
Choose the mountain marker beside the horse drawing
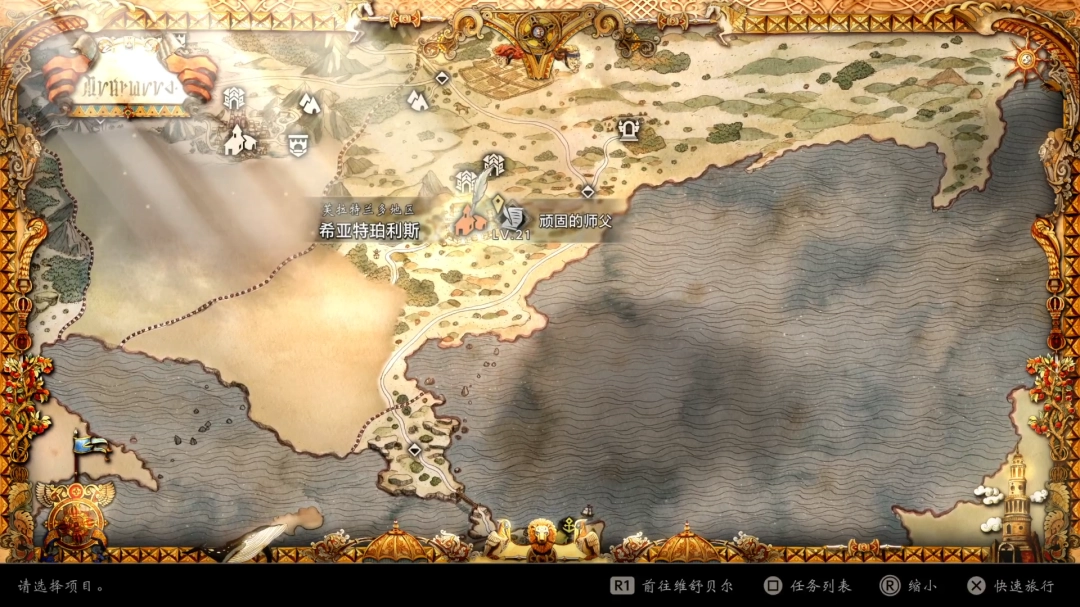(417, 99)
